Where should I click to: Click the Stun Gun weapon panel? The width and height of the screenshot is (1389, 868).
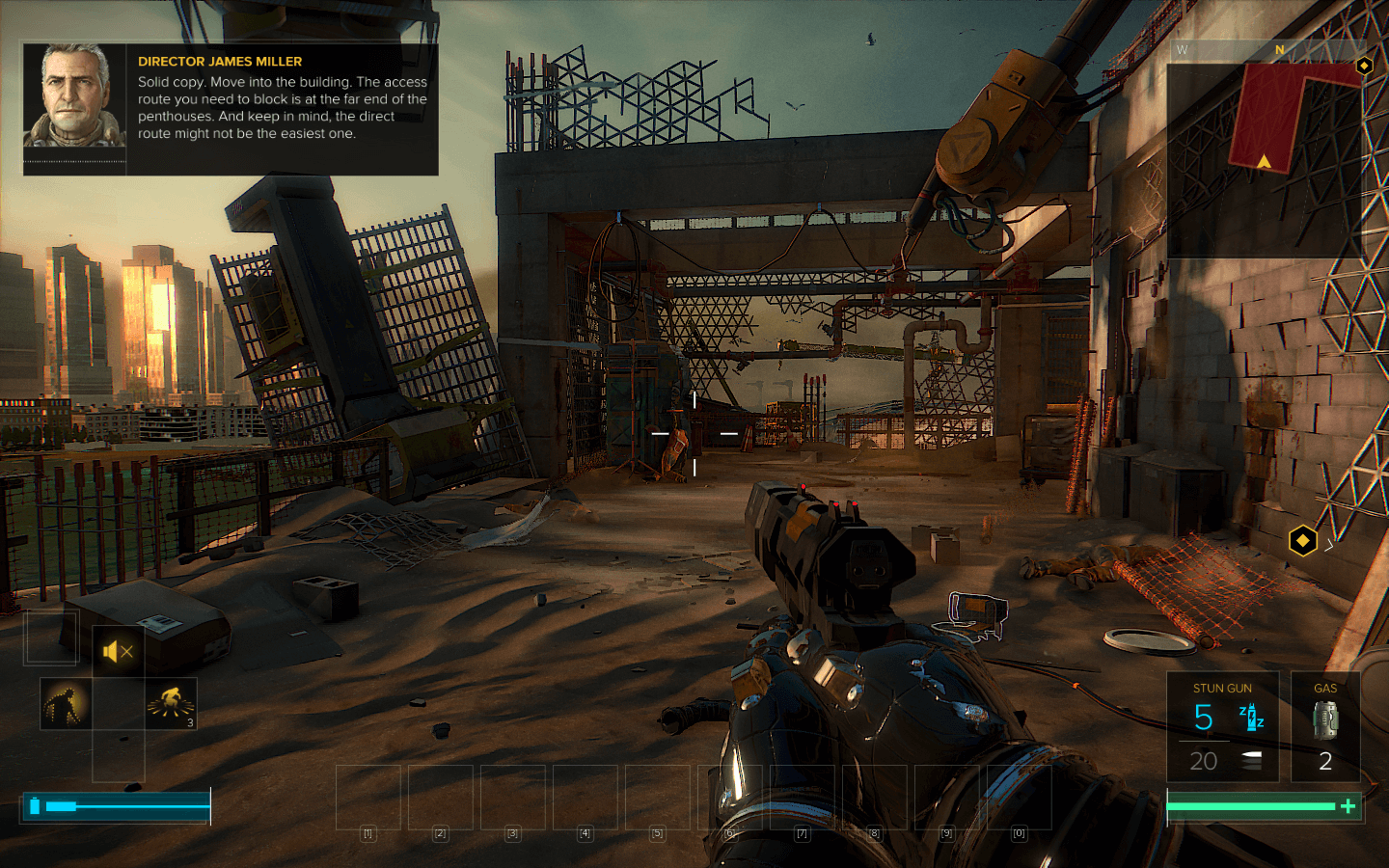tap(1222, 726)
